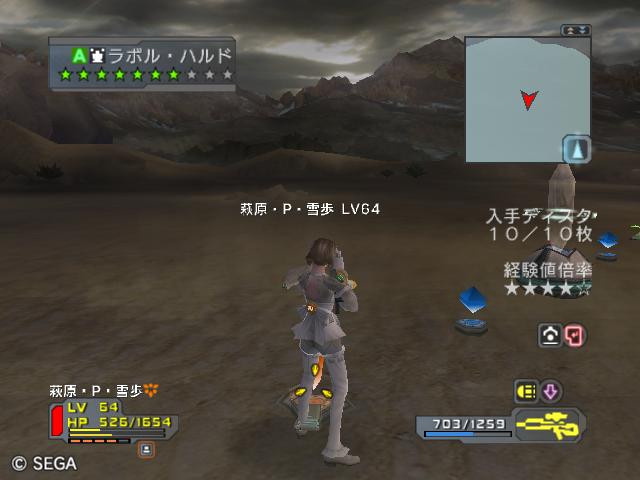
Task: Click the pink card icon
Action: coord(573,335)
